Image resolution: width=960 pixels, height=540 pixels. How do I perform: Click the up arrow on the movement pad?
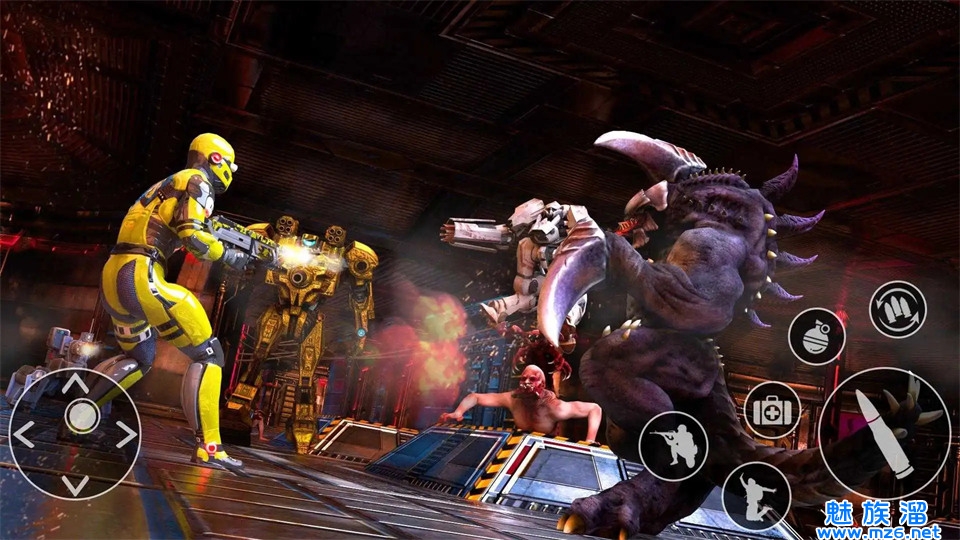click(x=75, y=384)
